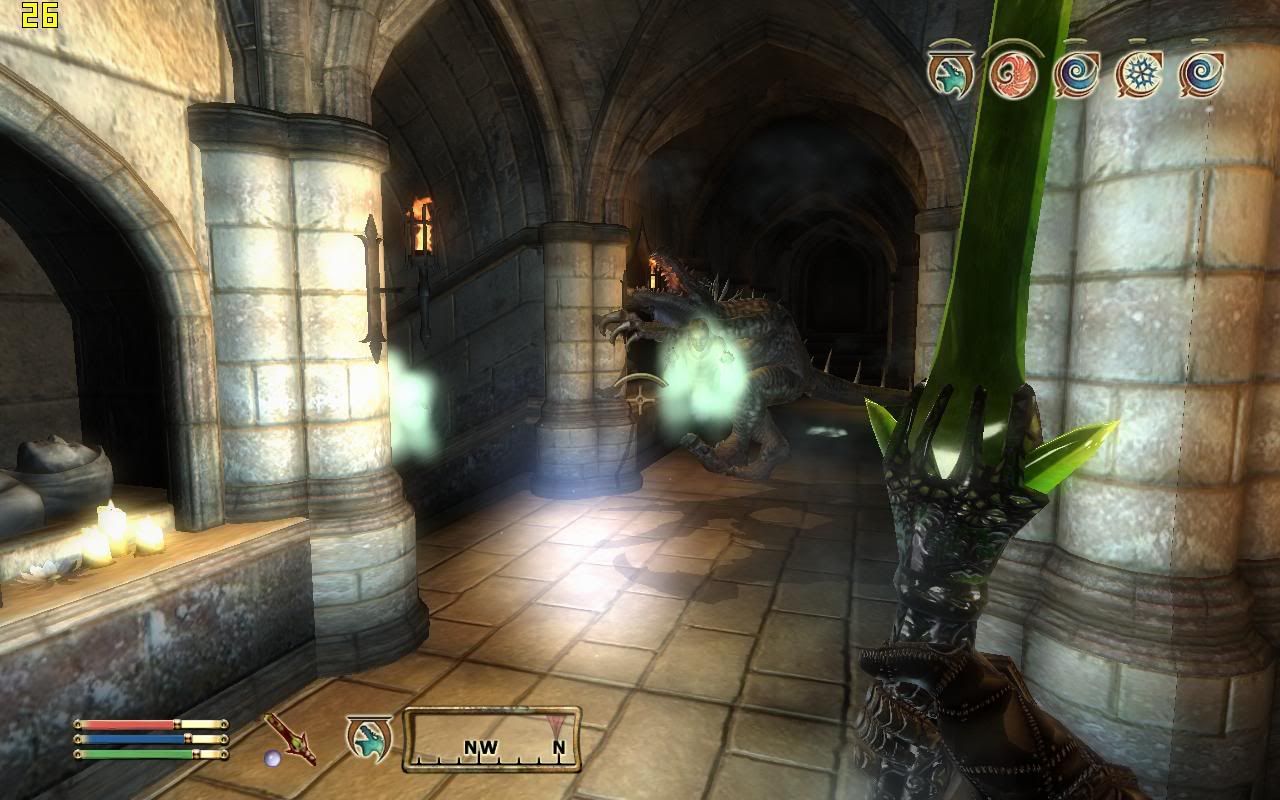Open the compass showing NW and N
The width and height of the screenshot is (1280, 800).
pyautogui.click(x=492, y=739)
